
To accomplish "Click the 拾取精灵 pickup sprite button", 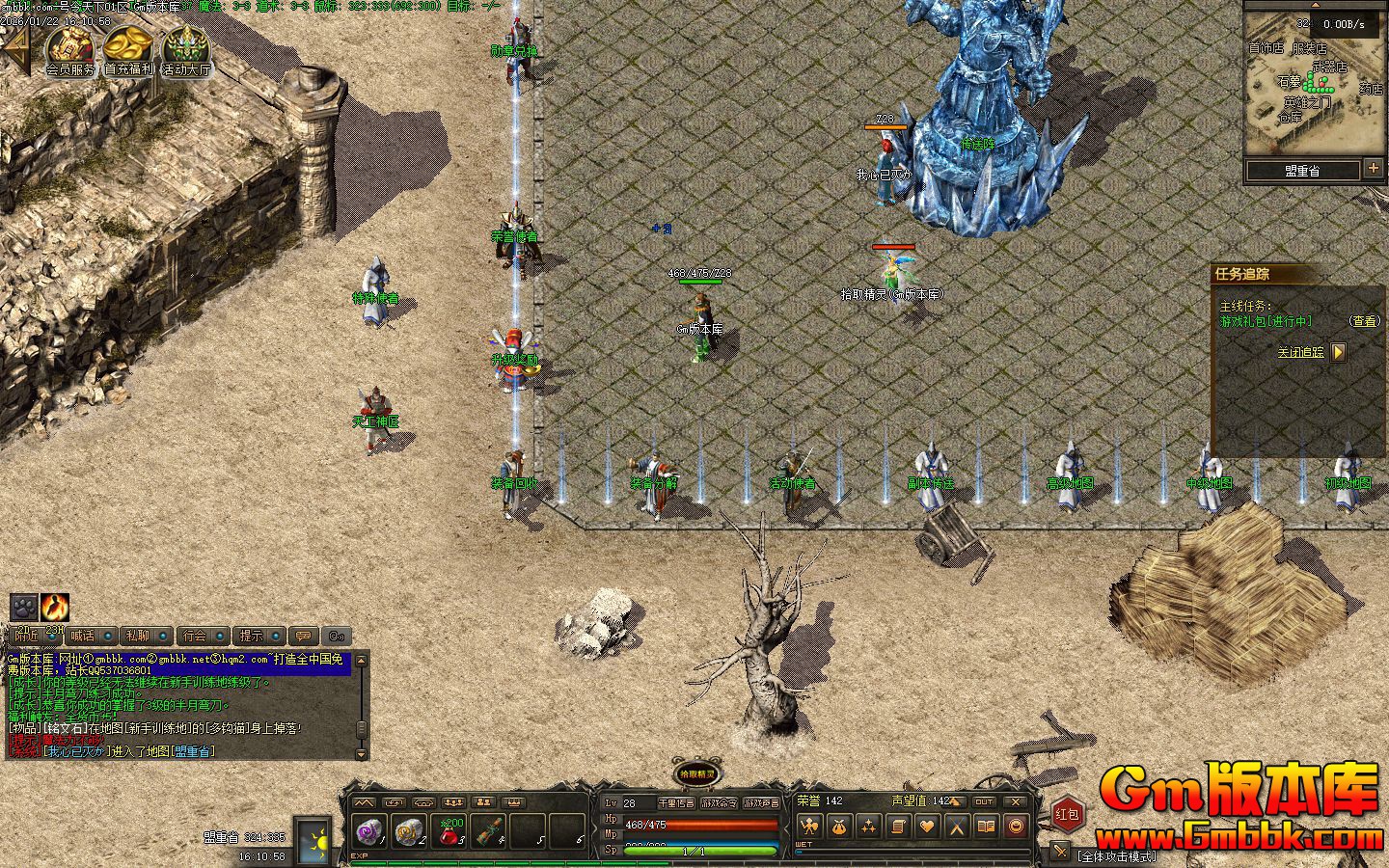I will [696, 773].
